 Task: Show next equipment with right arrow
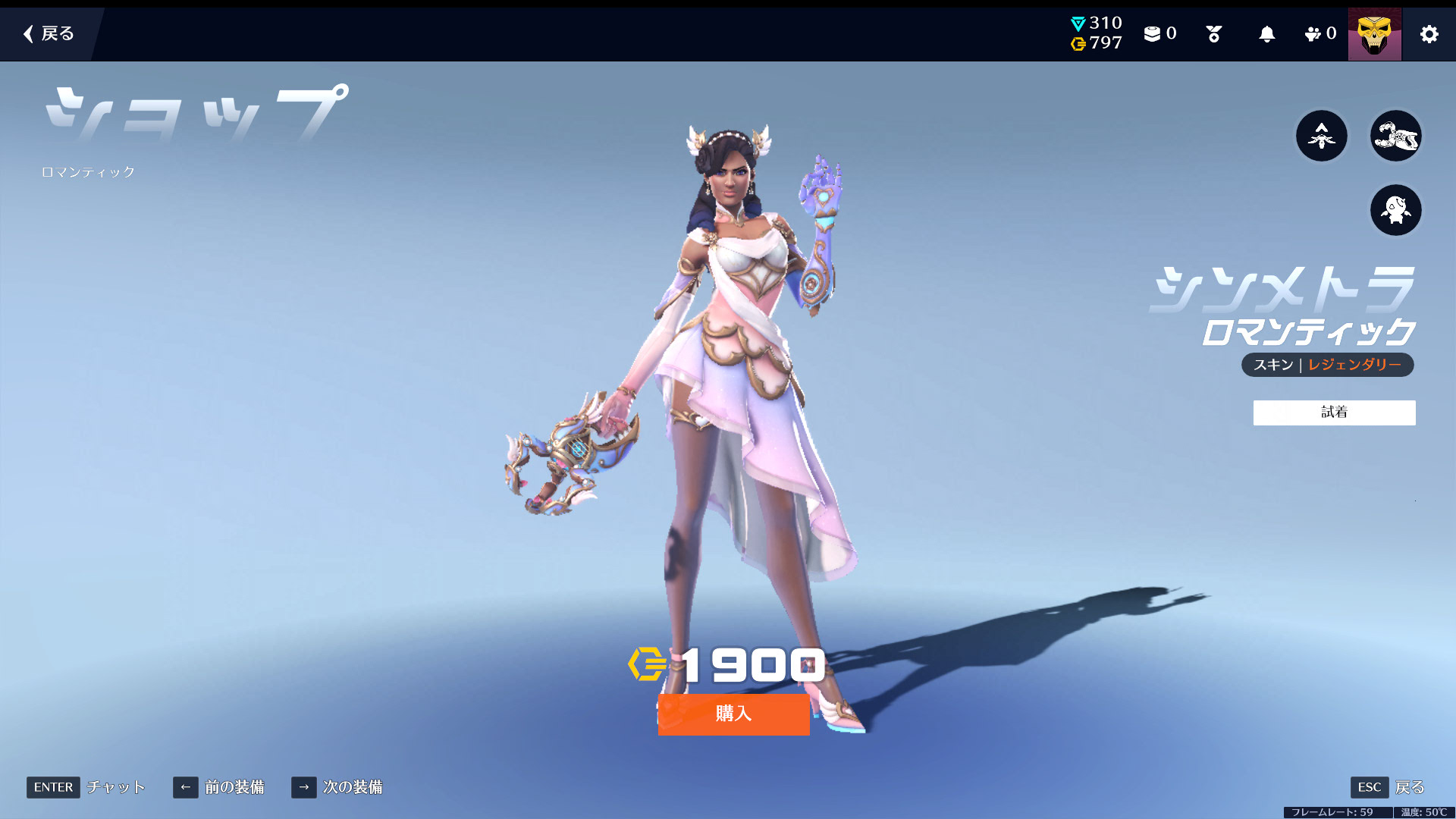[x=303, y=787]
